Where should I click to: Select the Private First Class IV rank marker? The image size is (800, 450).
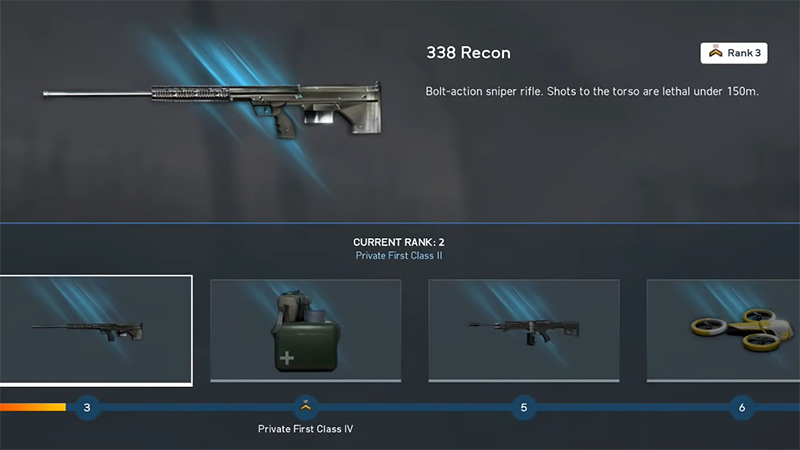(305, 407)
